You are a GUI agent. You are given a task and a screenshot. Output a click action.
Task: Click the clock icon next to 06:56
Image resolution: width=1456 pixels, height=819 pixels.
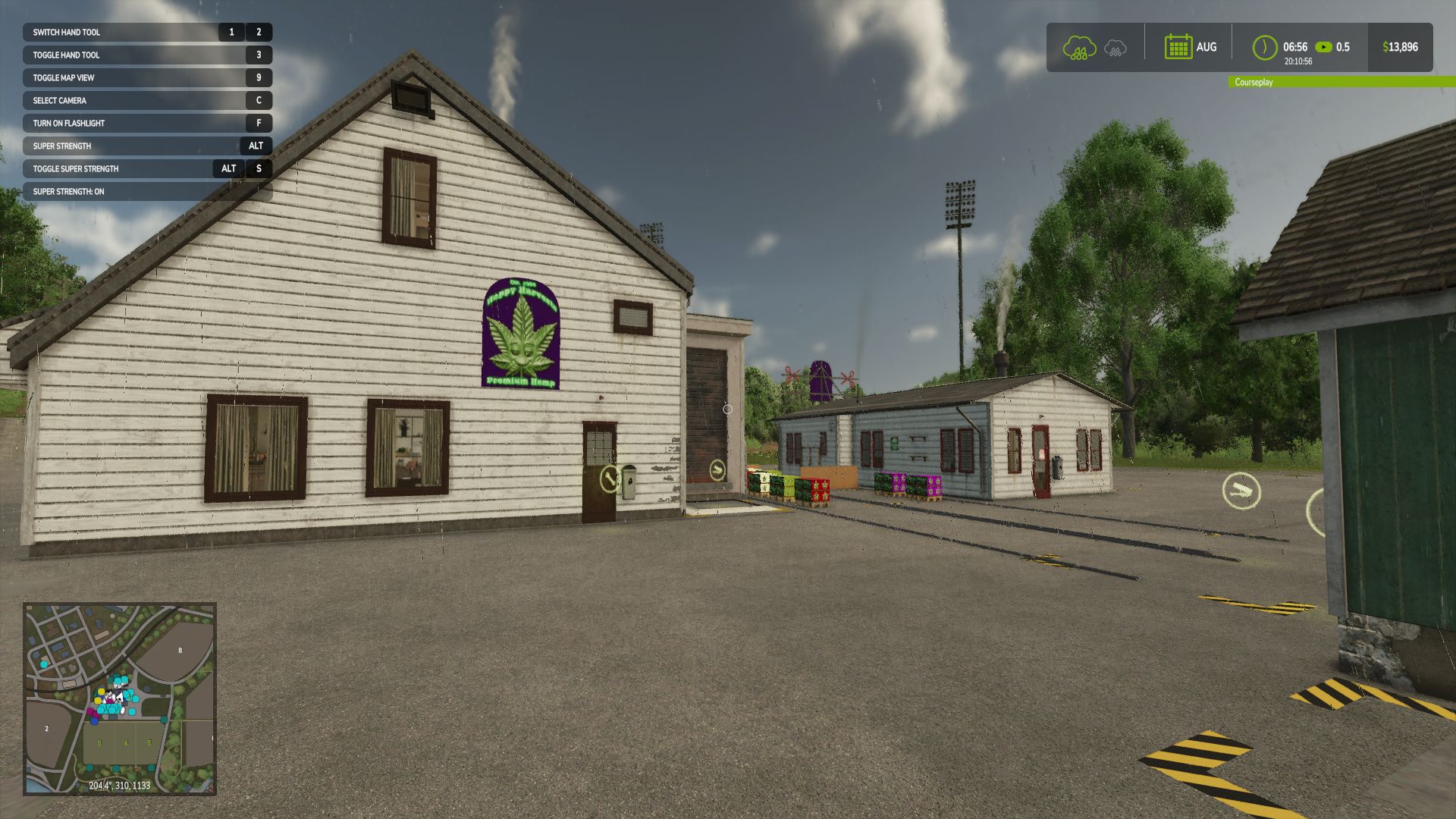point(1264,47)
